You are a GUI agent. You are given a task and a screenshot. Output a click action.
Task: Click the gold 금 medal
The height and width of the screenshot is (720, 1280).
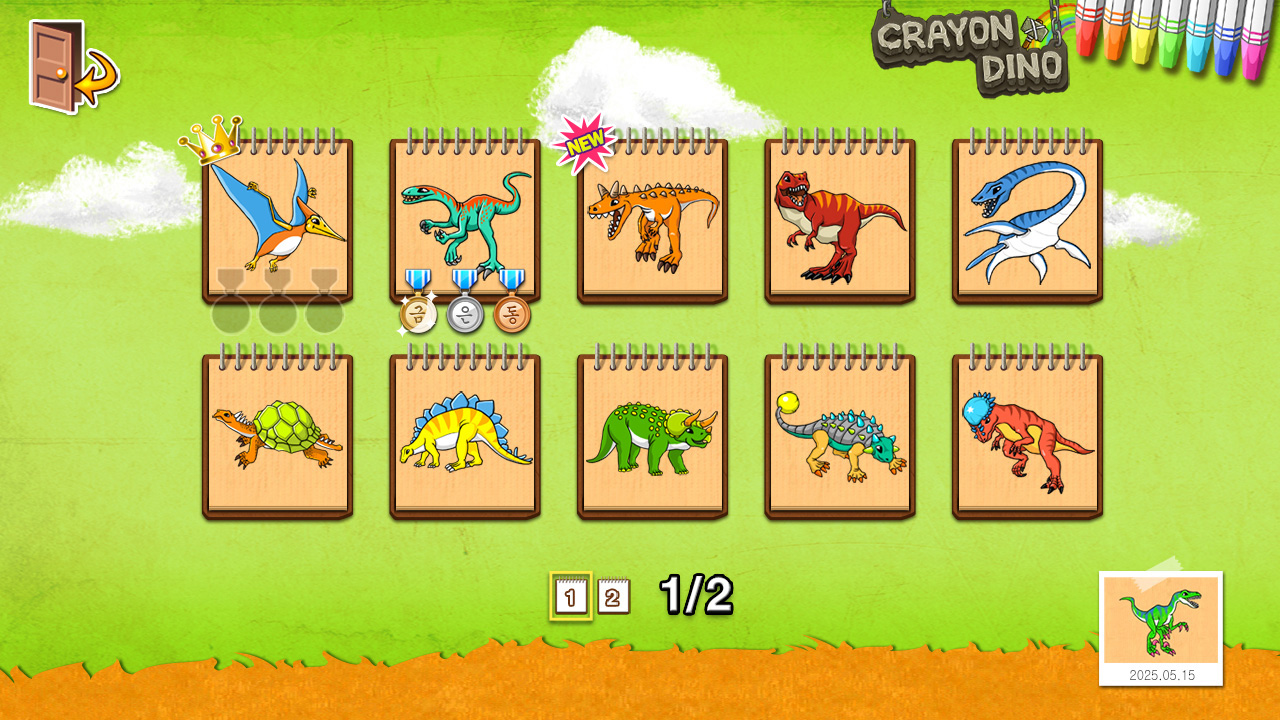[x=418, y=313]
